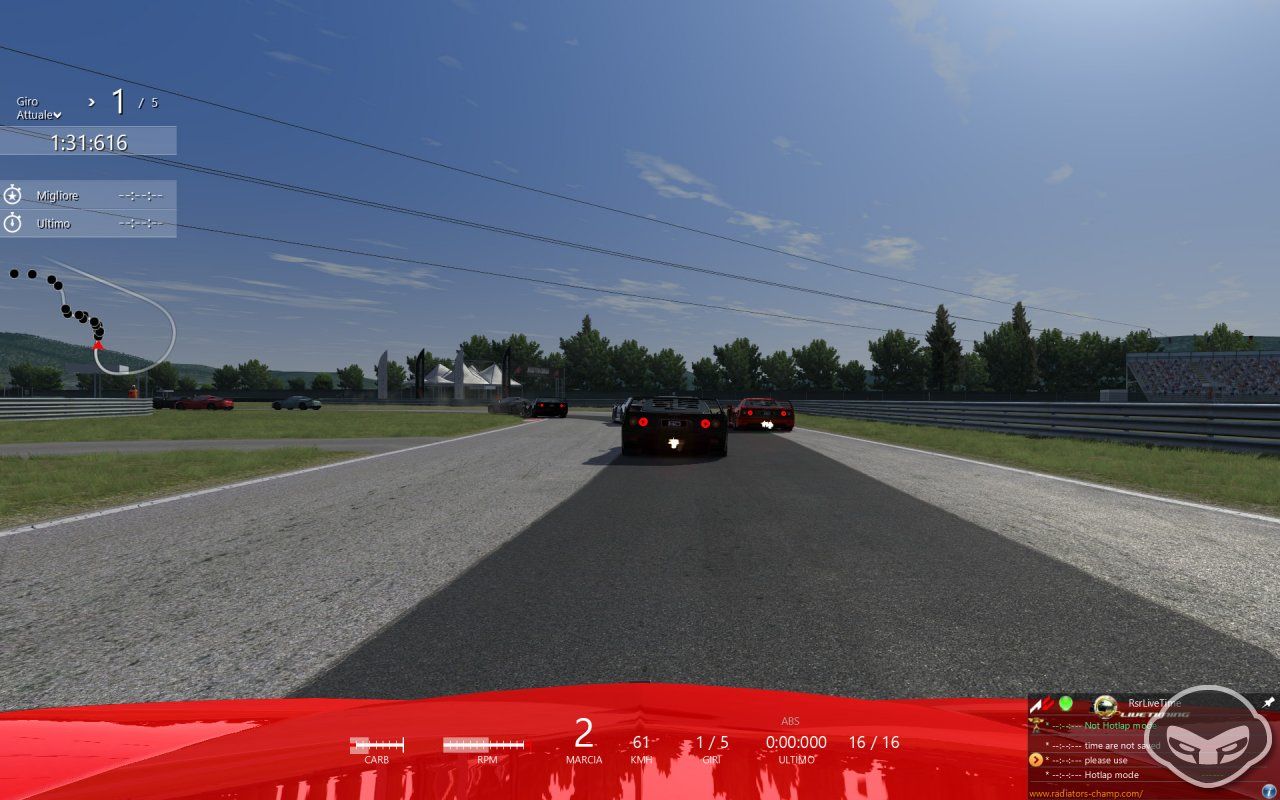The height and width of the screenshot is (800, 1280).
Task: Click the trophy icon in RsrLiveTime widget
Action: 1037,726
